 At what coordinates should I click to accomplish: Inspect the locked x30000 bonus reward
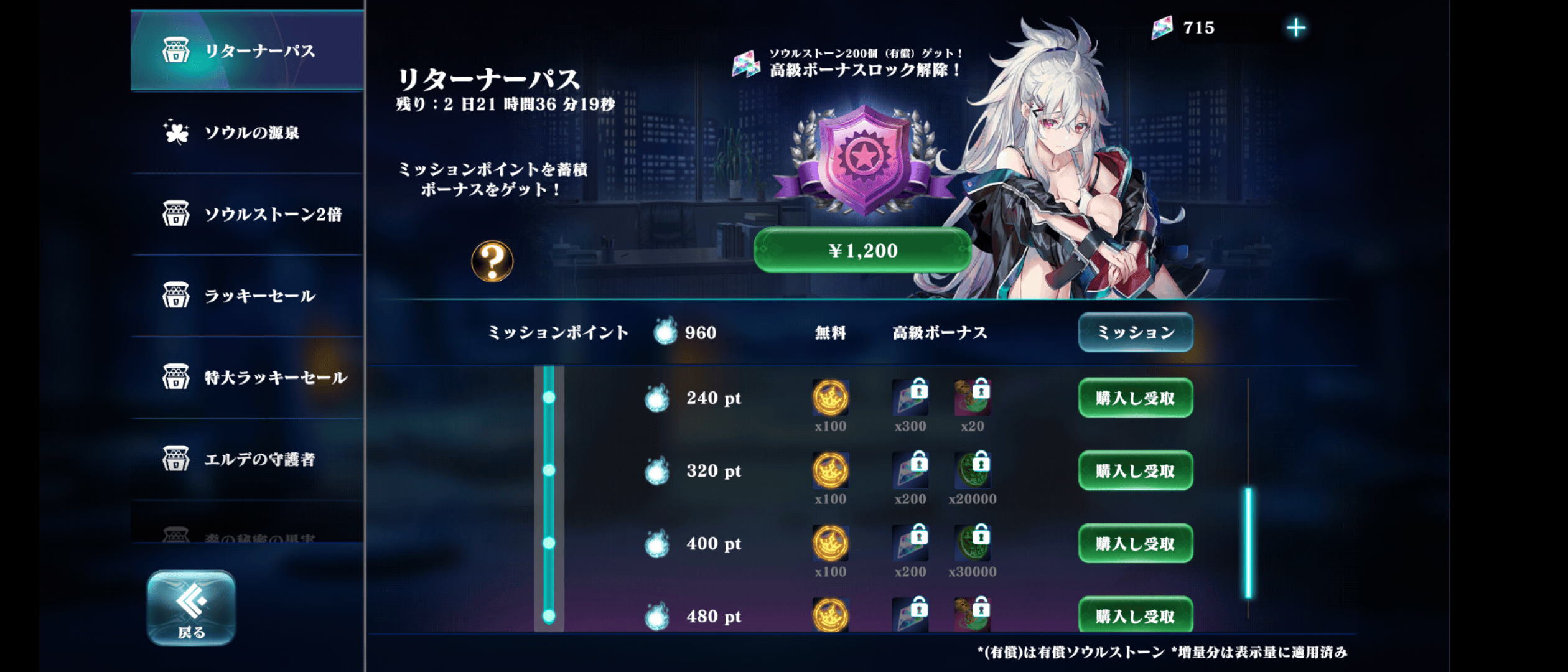[x=972, y=544]
